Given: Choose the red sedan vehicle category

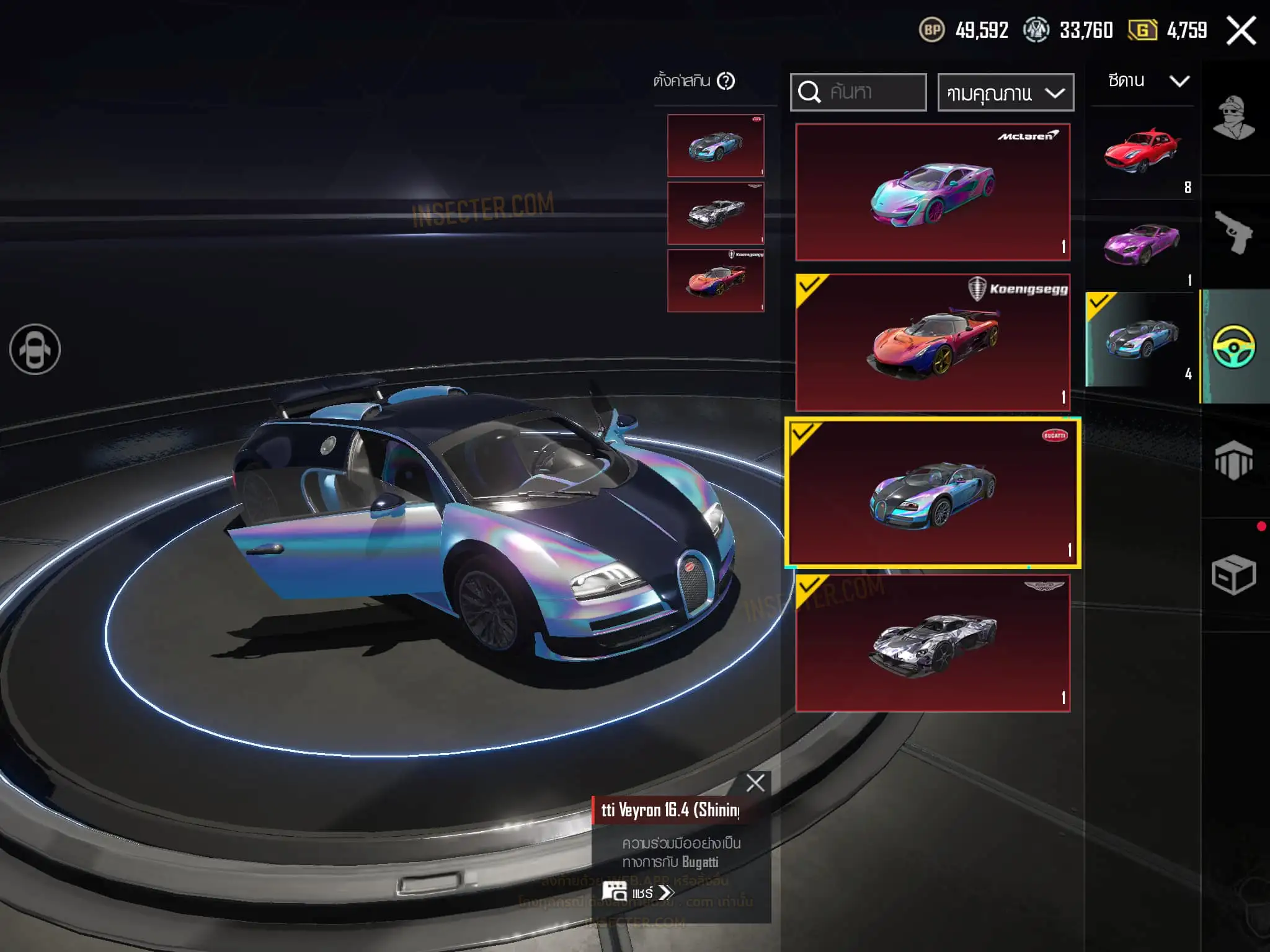Looking at the screenshot, I should tap(1142, 153).
